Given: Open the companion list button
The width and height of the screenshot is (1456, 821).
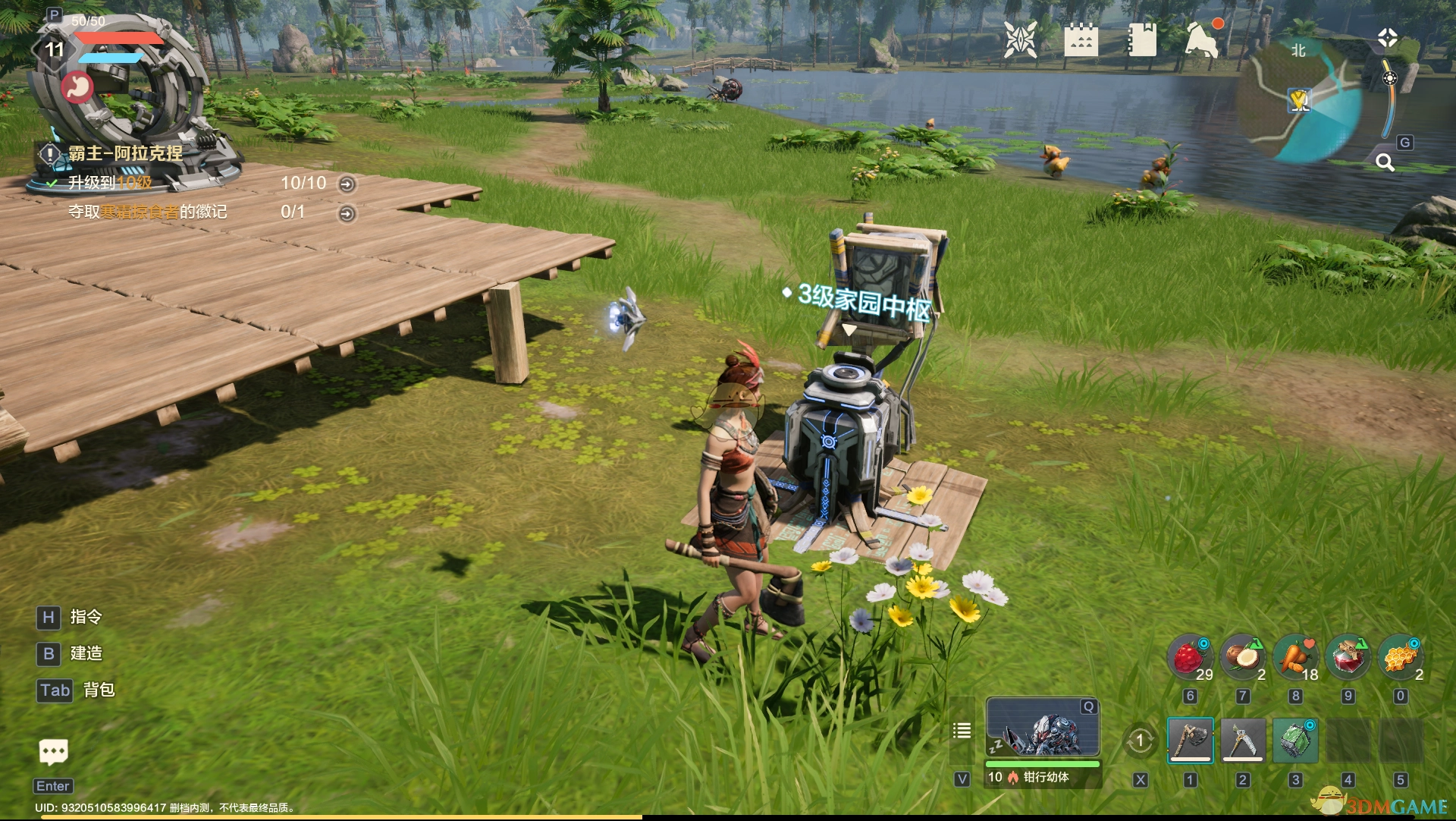Looking at the screenshot, I should point(962,731).
